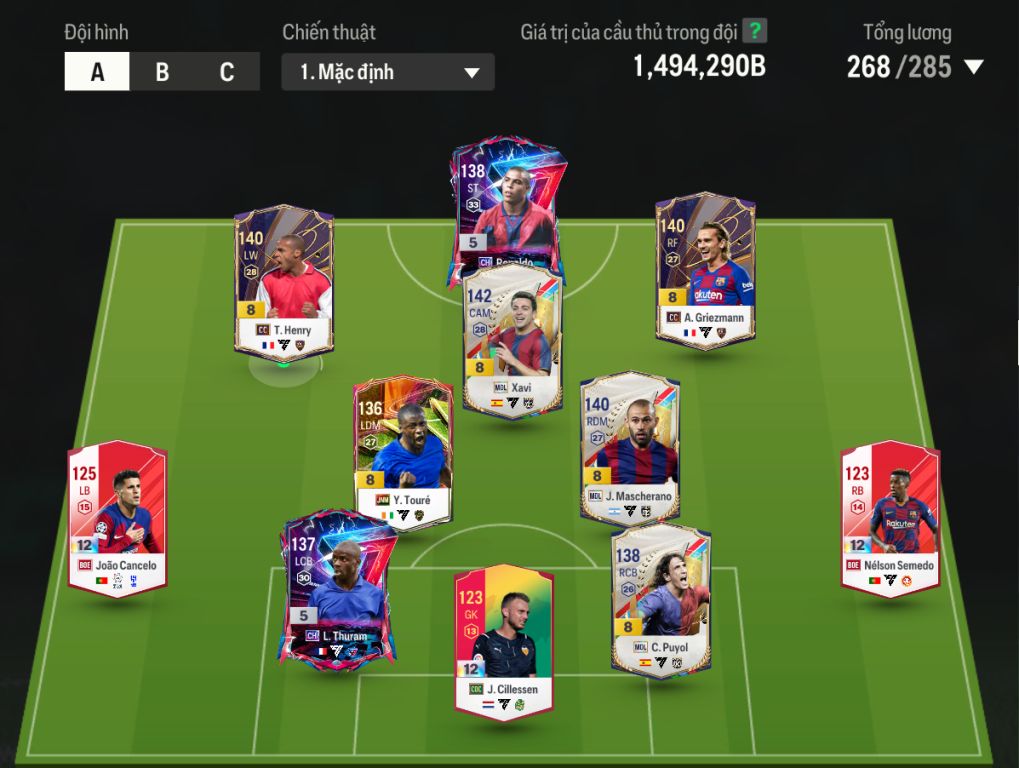Expand the Tổng lương salary arrow
This screenshot has height=768, width=1019.
pos(973,67)
